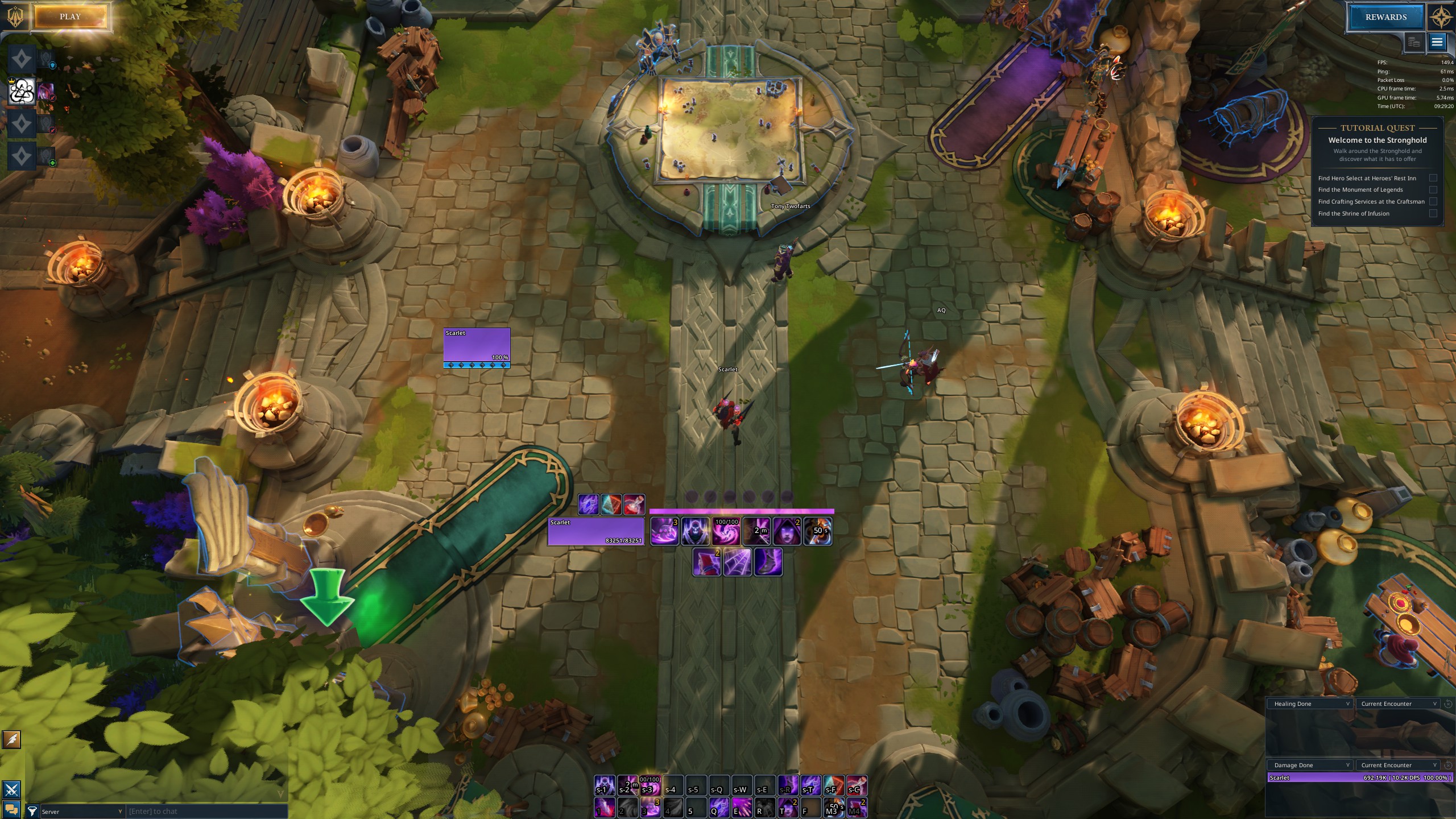Open the hamburger main menu

(x=1437, y=42)
